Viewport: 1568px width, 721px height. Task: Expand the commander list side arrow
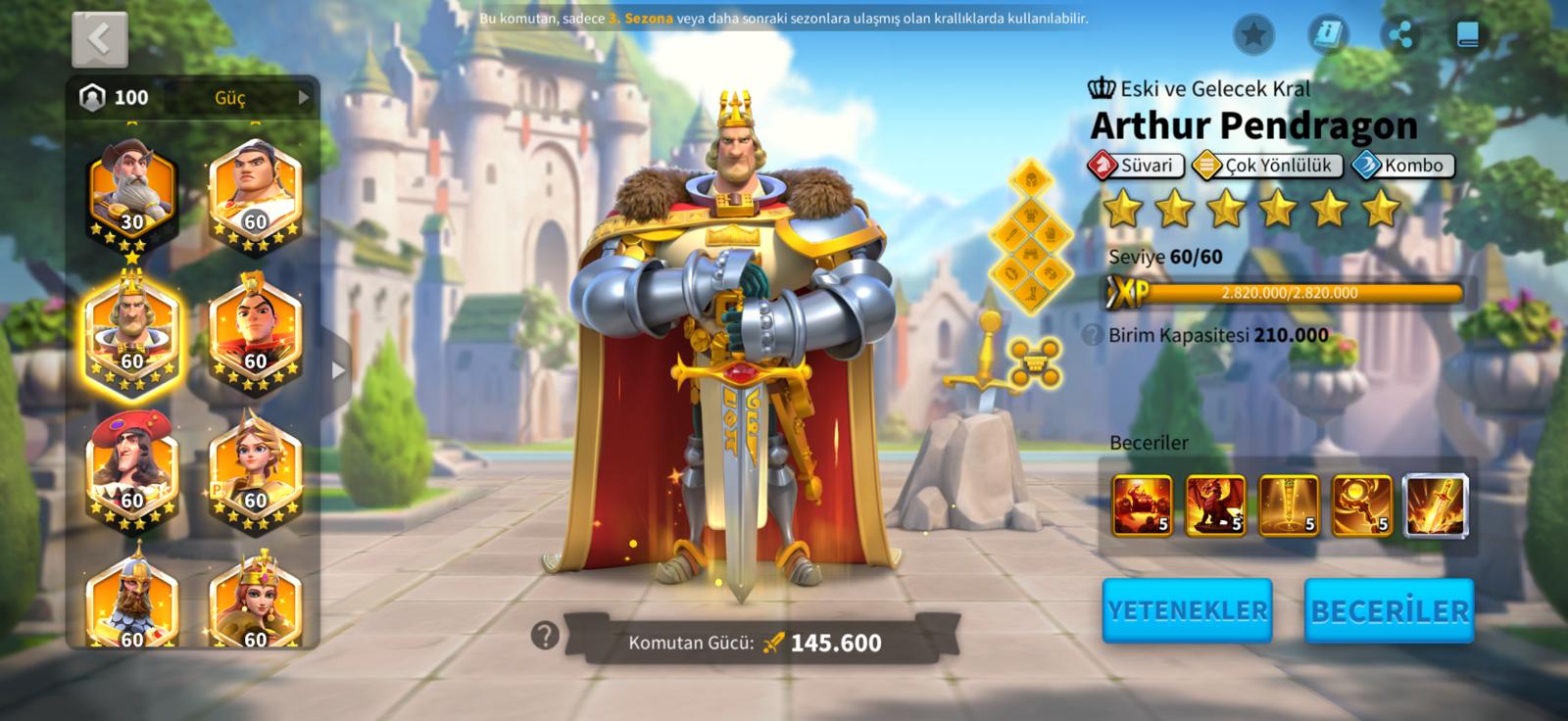[x=338, y=370]
